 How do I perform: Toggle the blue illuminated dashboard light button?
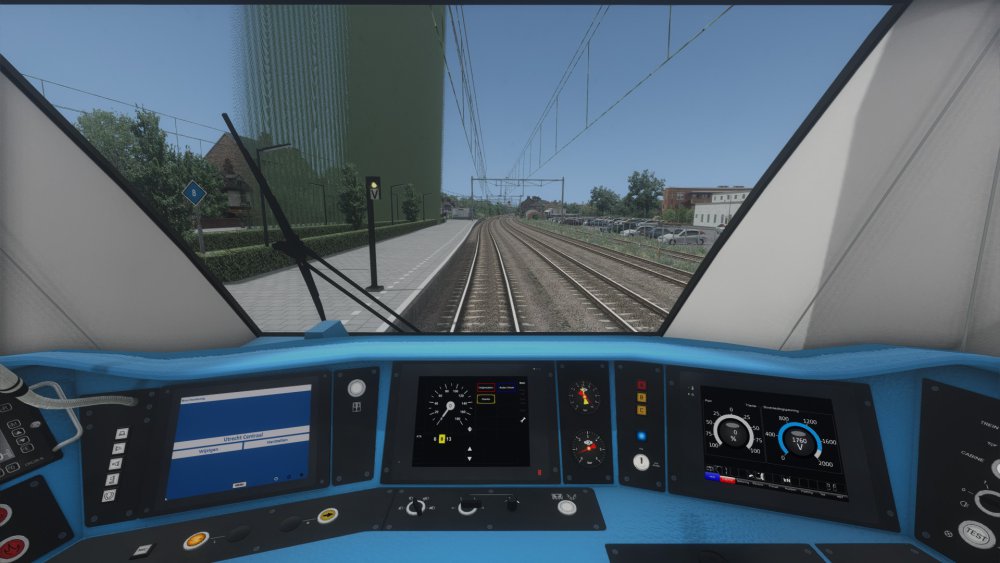(641, 436)
